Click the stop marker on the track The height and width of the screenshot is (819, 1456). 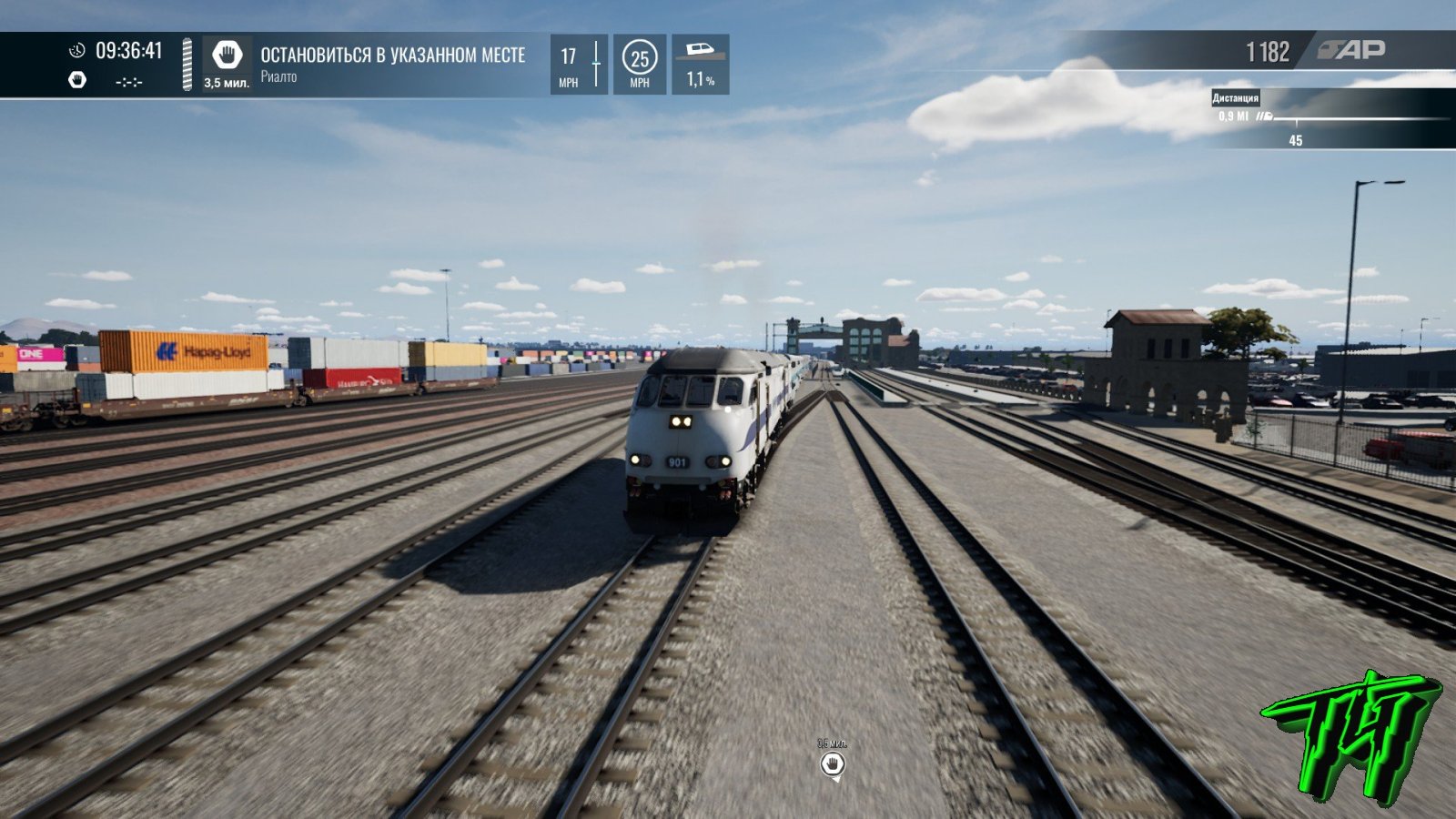point(832,764)
